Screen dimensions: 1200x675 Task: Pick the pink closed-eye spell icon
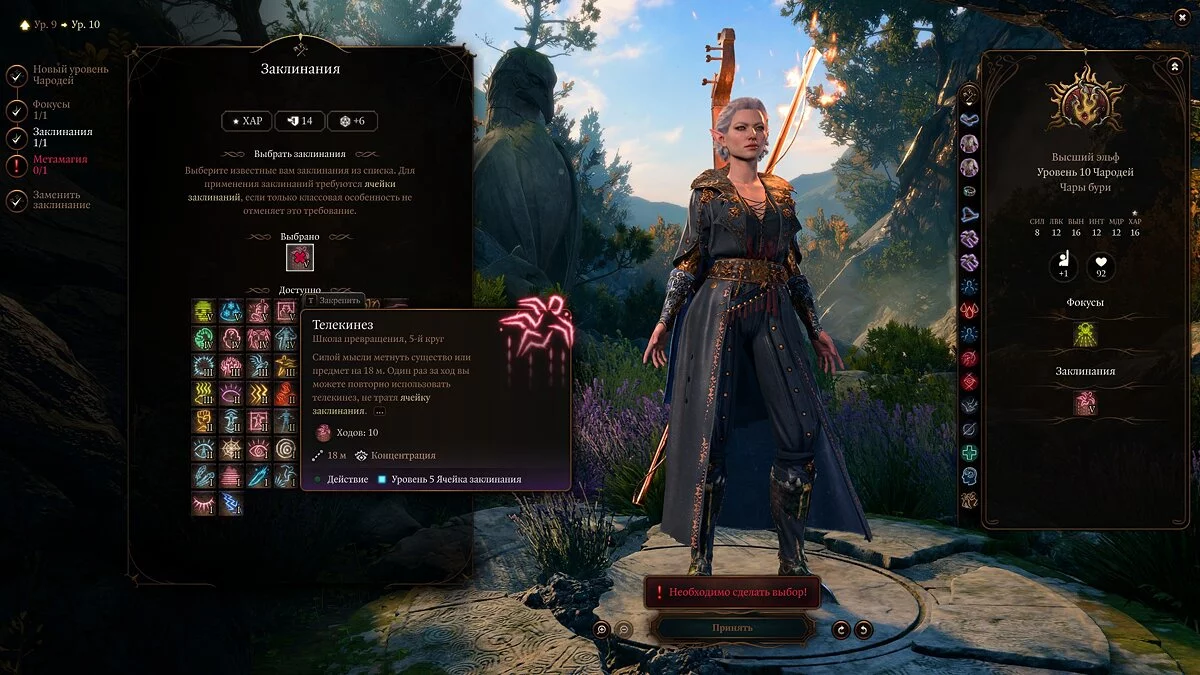204,503
